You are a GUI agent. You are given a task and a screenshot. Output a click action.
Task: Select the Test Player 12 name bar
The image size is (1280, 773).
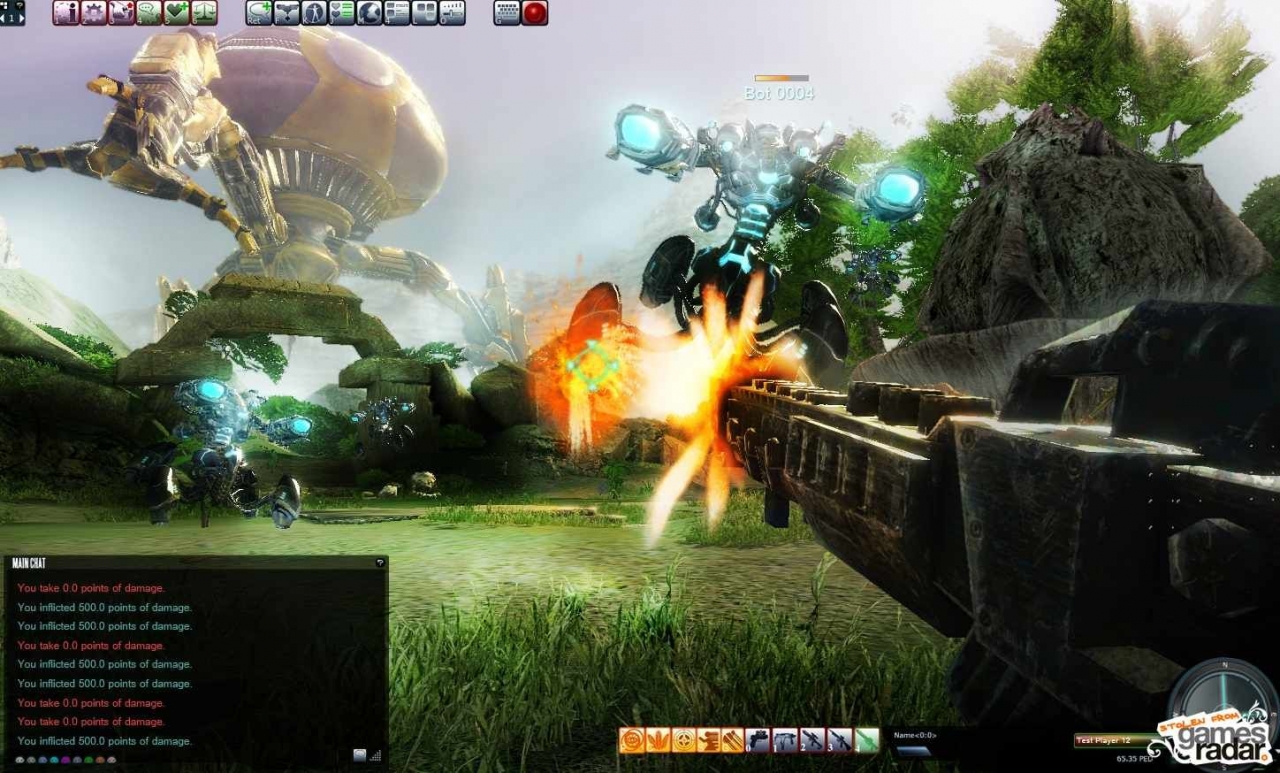point(1110,740)
